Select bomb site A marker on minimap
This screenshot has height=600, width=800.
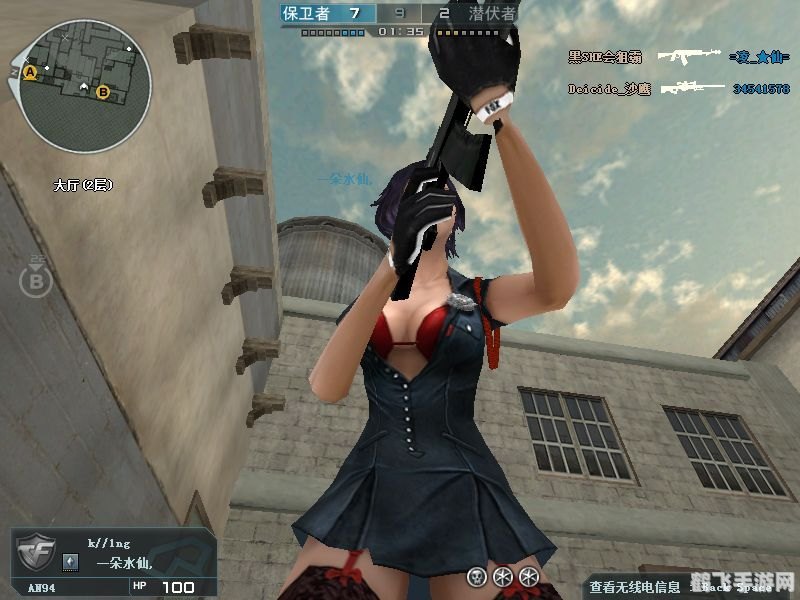click(x=30, y=73)
